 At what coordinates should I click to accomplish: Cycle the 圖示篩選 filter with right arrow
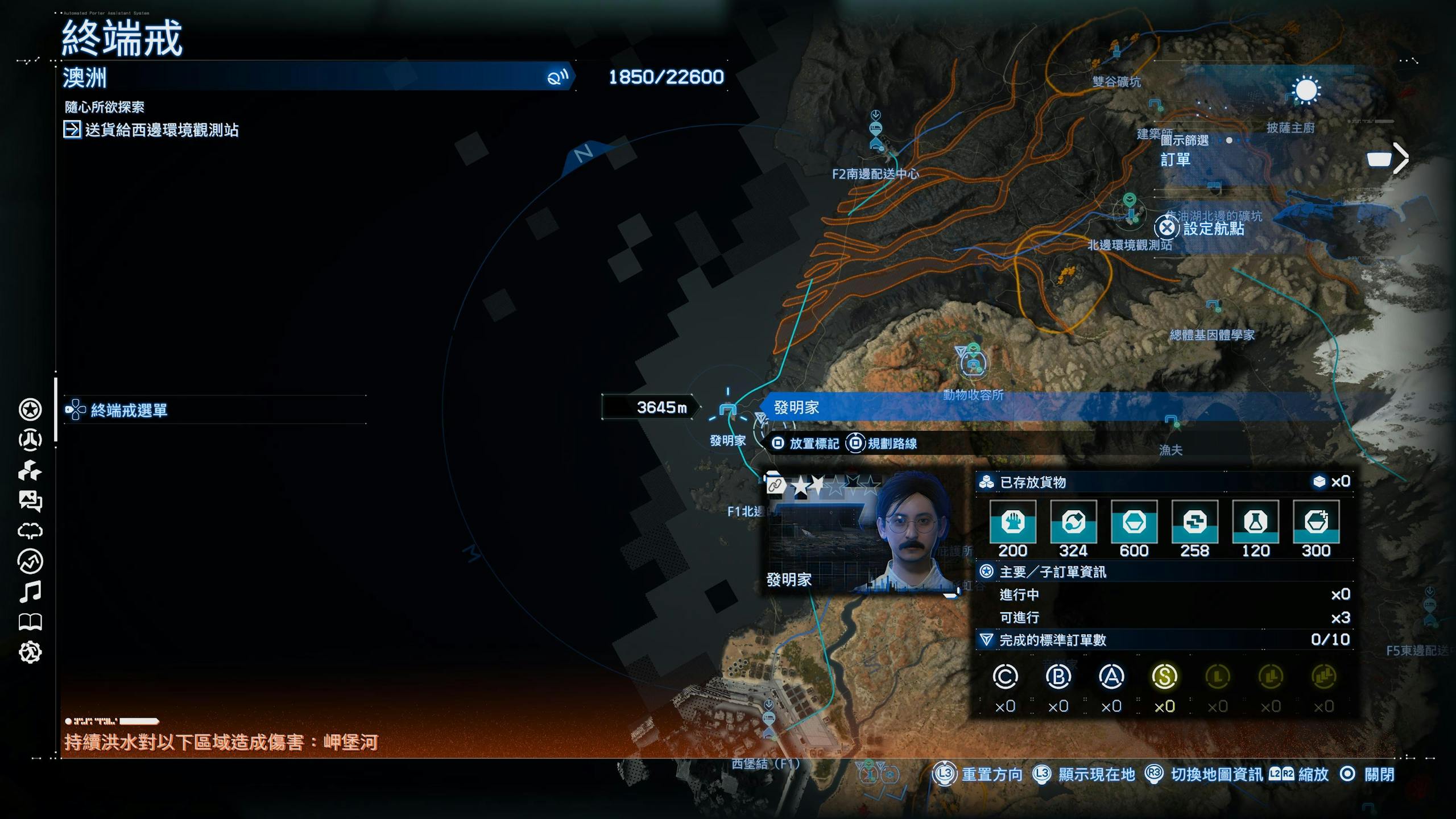pyautogui.click(x=1400, y=158)
